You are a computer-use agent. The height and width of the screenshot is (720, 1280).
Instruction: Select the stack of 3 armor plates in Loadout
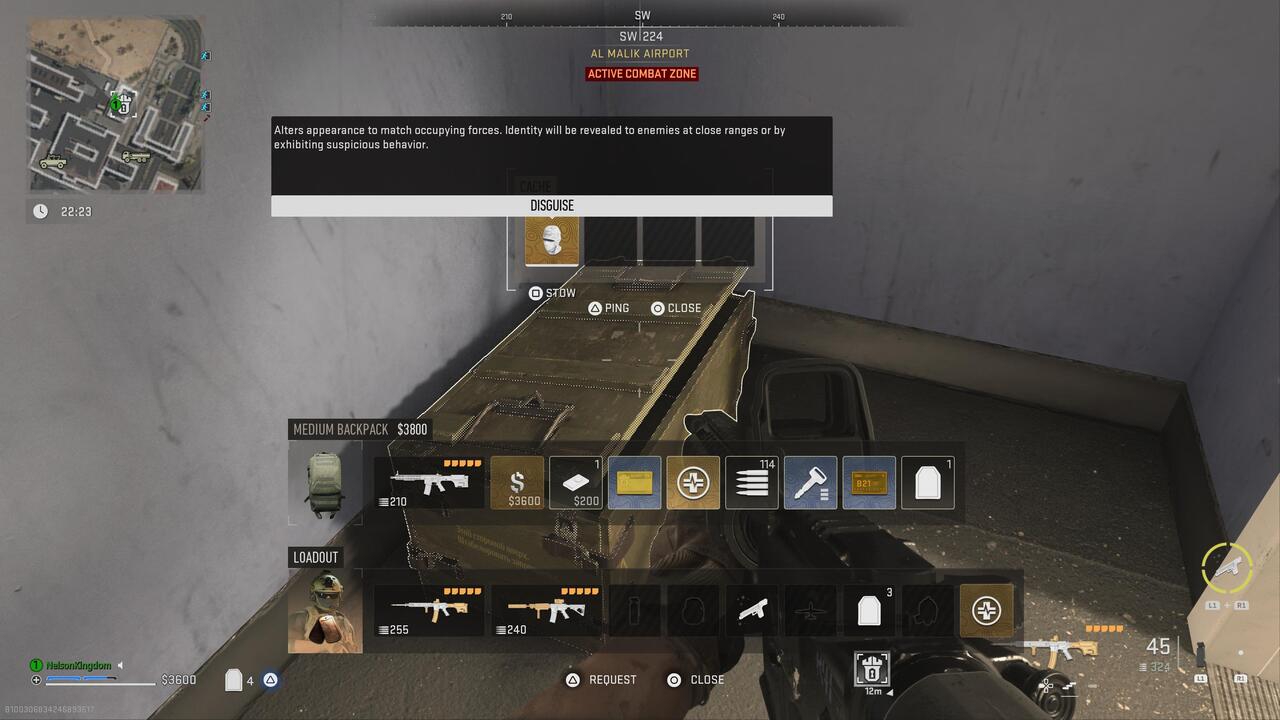tap(869, 610)
